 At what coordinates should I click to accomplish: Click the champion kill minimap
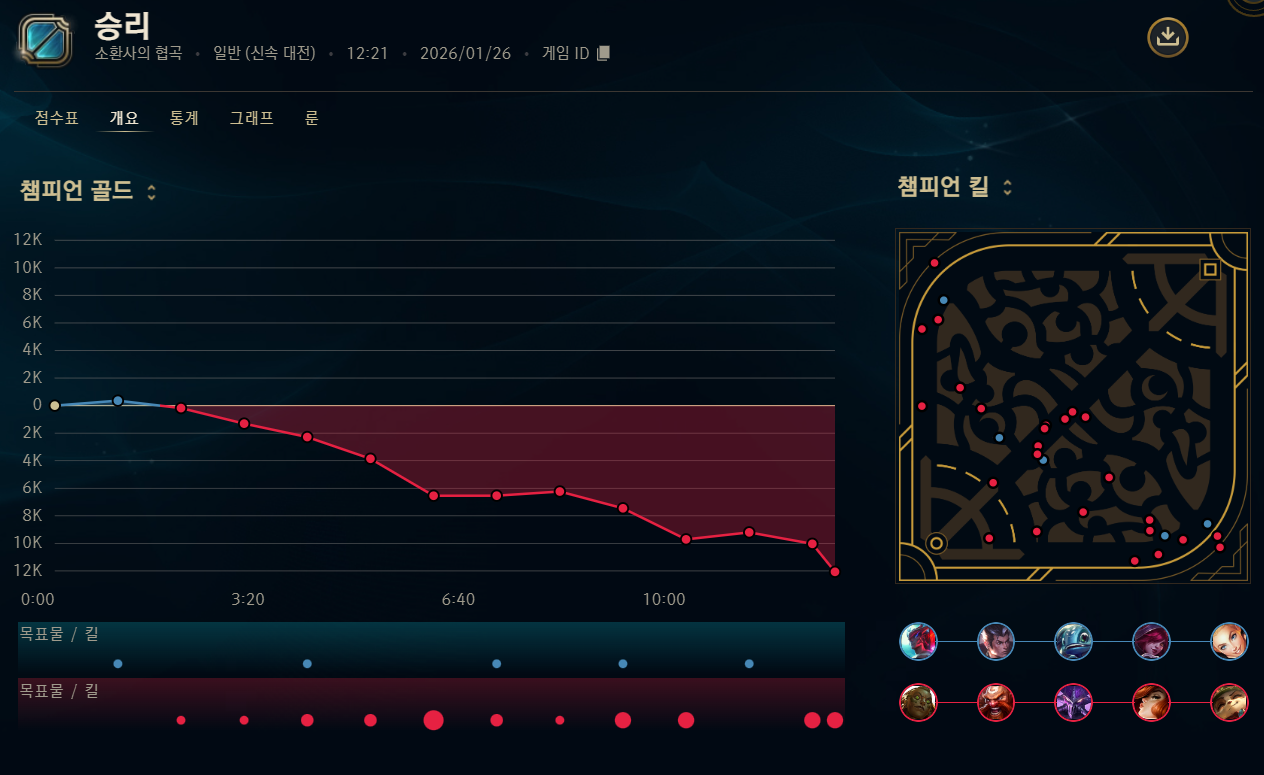[1072, 406]
